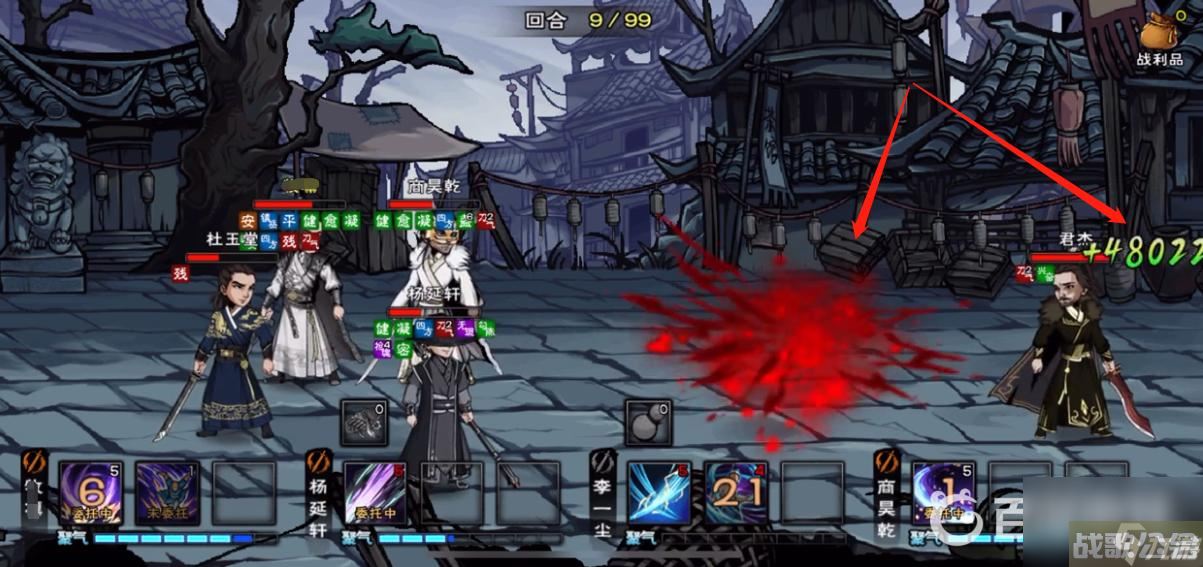Toggle the gray icon above 李一尘's name
This screenshot has width=1203, height=567.
(x=602, y=461)
